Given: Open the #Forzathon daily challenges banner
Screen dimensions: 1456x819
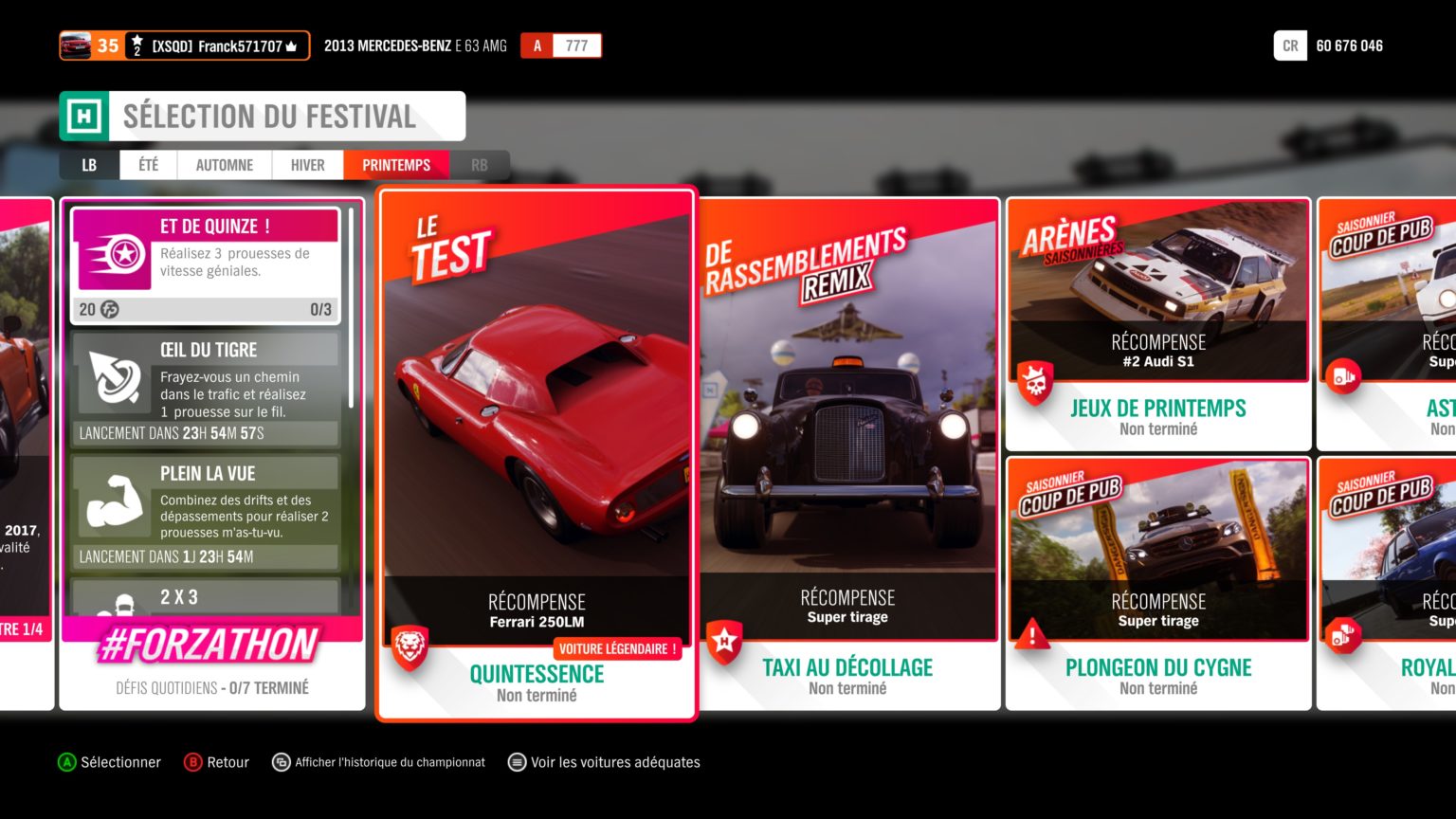Looking at the screenshot, I should click(210, 646).
